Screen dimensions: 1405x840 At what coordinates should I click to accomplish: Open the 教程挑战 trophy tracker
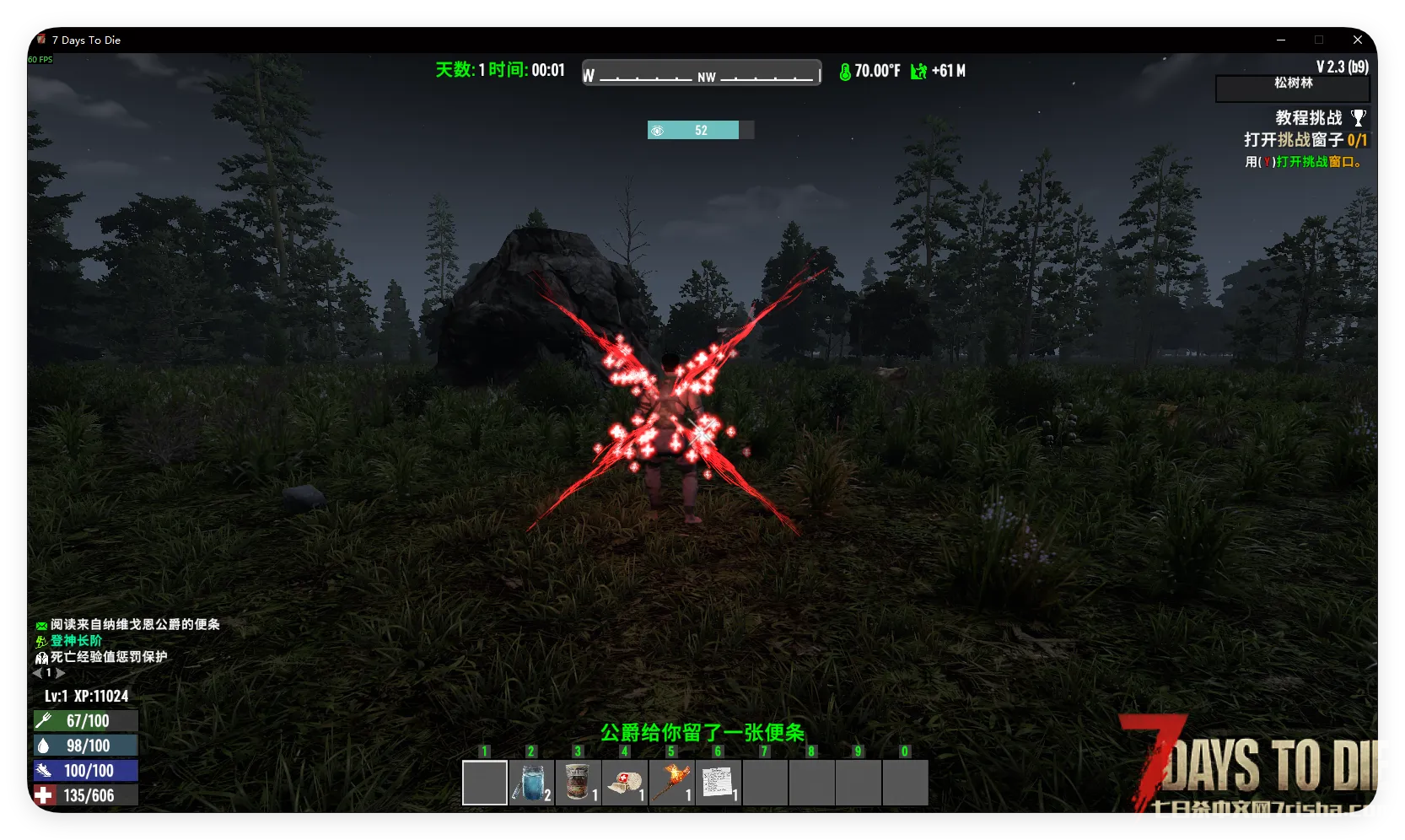point(1358,117)
